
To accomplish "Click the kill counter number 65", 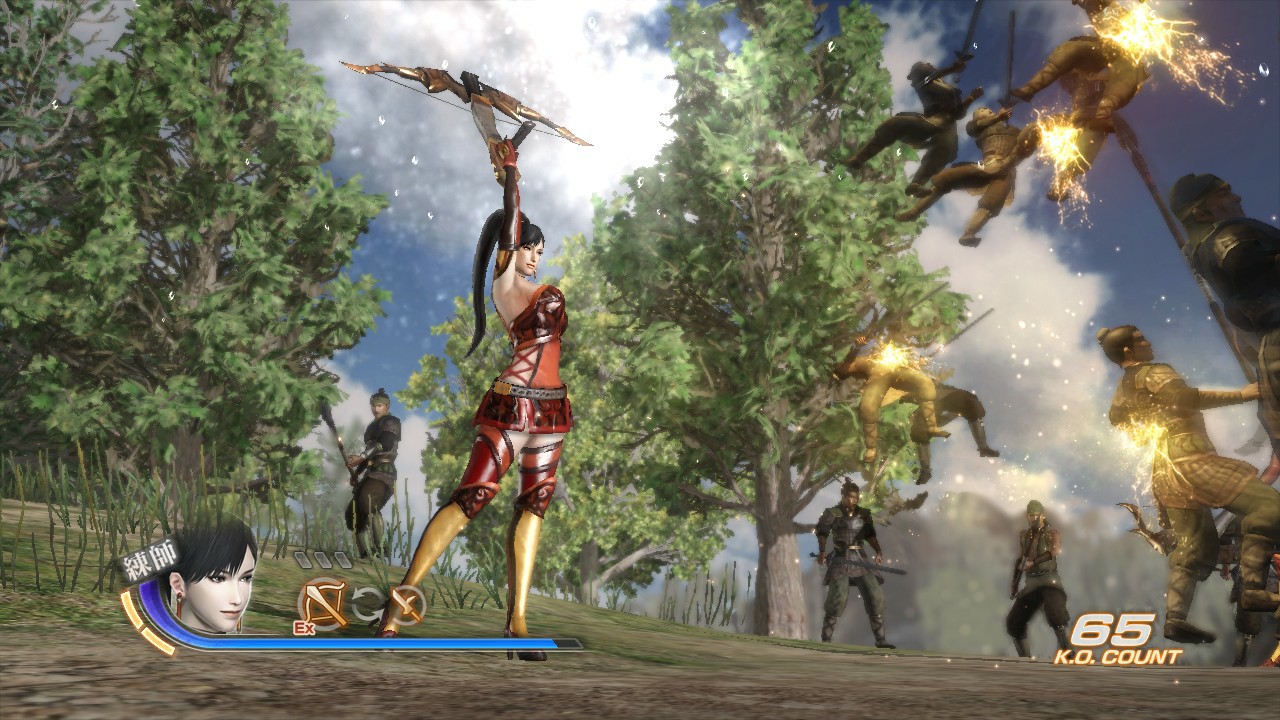I will (1113, 632).
